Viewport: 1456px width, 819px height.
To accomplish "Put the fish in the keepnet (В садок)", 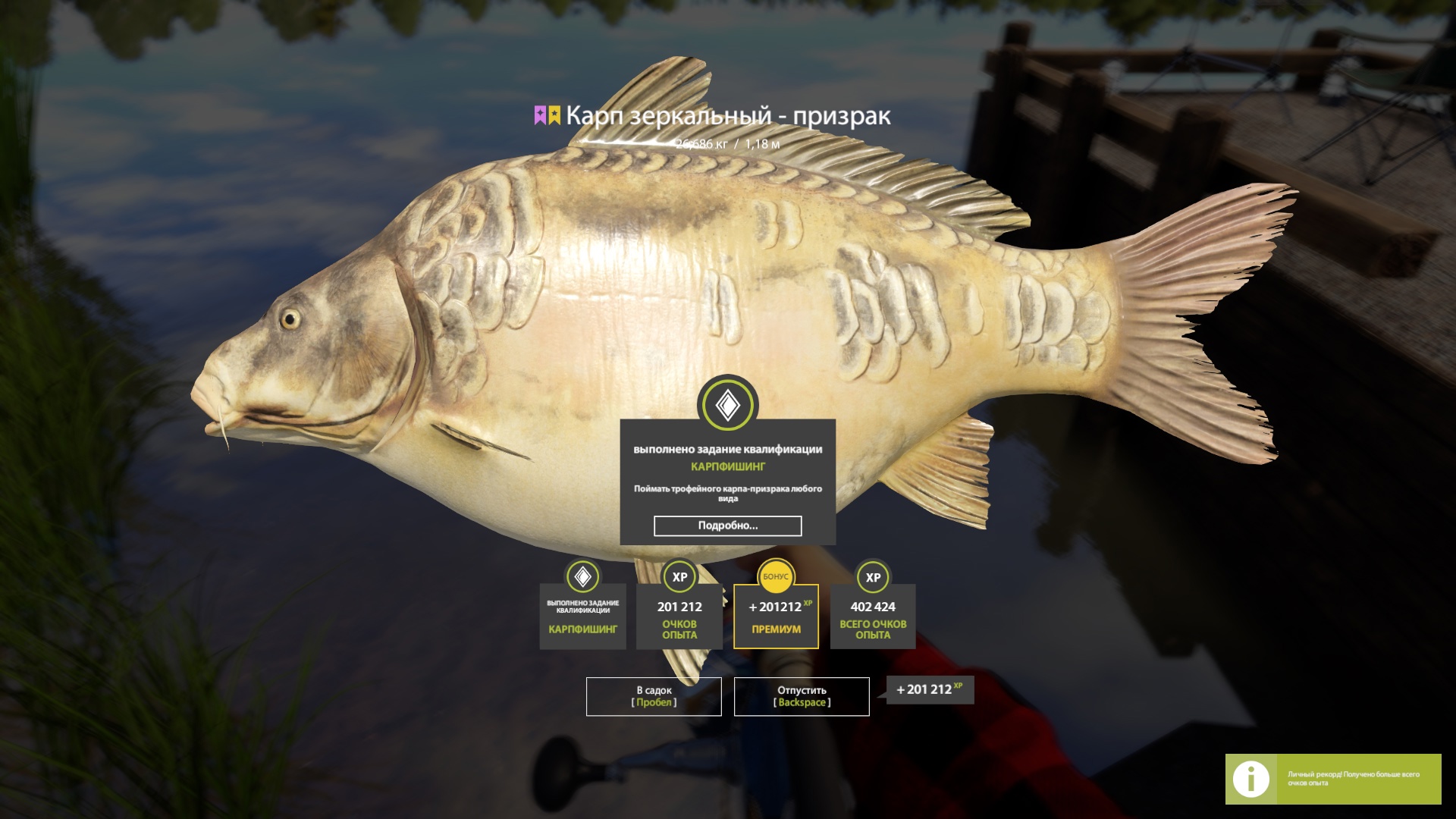I will click(653, 696).
